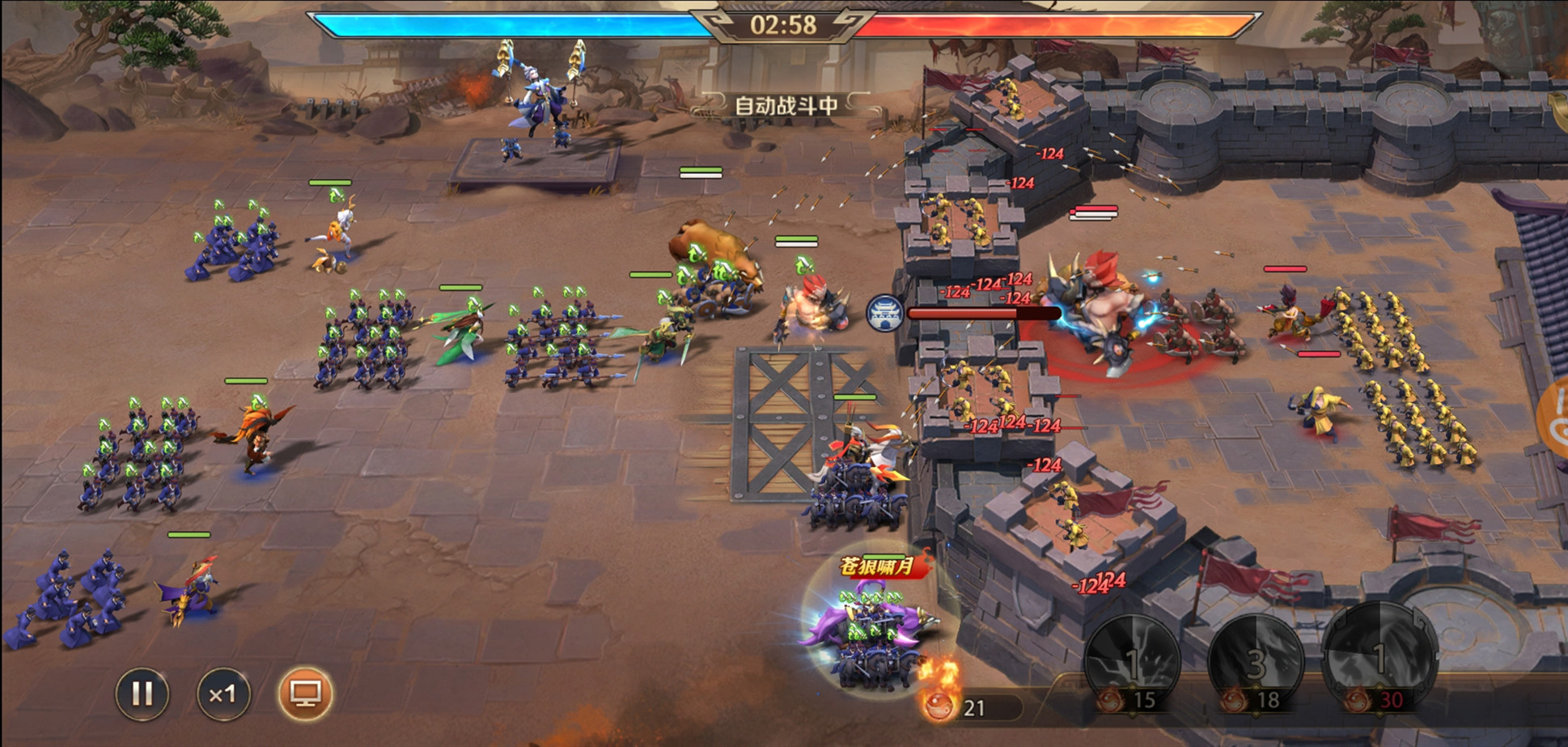Pause the battle
This screenshot has width=1568, height=747.
pyautogui.click(x=142, y=694)
